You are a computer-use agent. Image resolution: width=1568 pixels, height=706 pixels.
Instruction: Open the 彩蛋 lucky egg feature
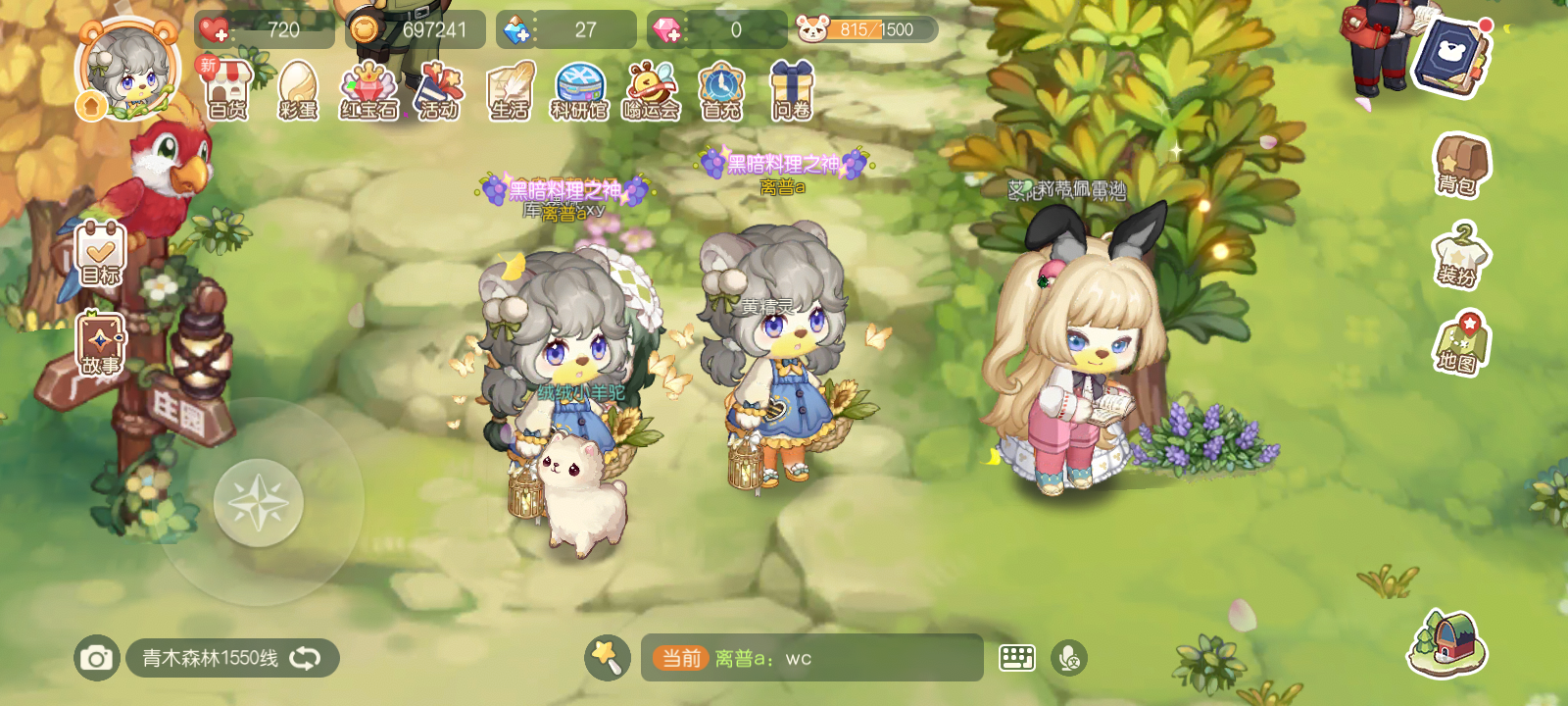[298, 93]
